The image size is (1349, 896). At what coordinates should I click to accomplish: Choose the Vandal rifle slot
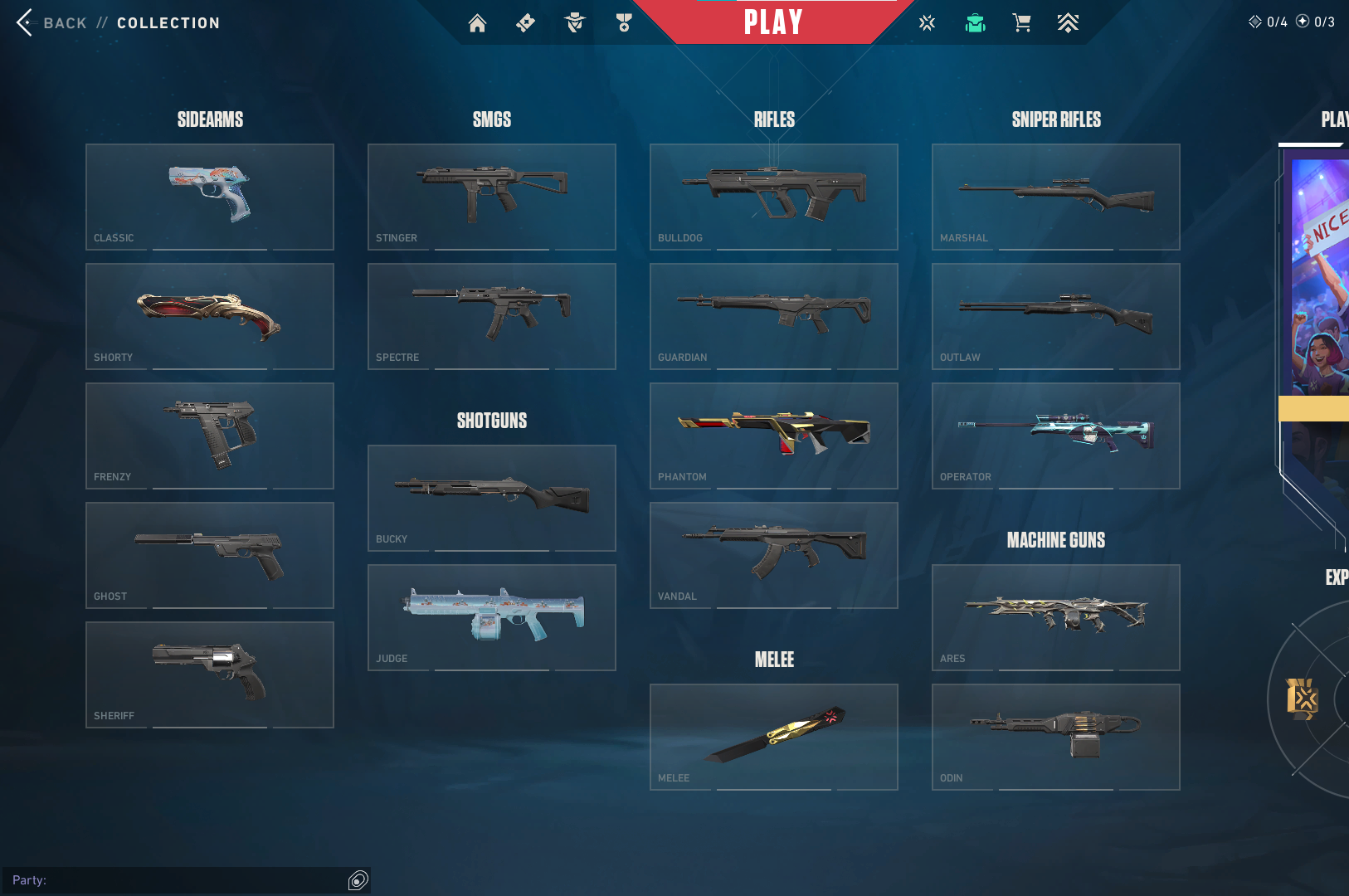coord(774,555)
